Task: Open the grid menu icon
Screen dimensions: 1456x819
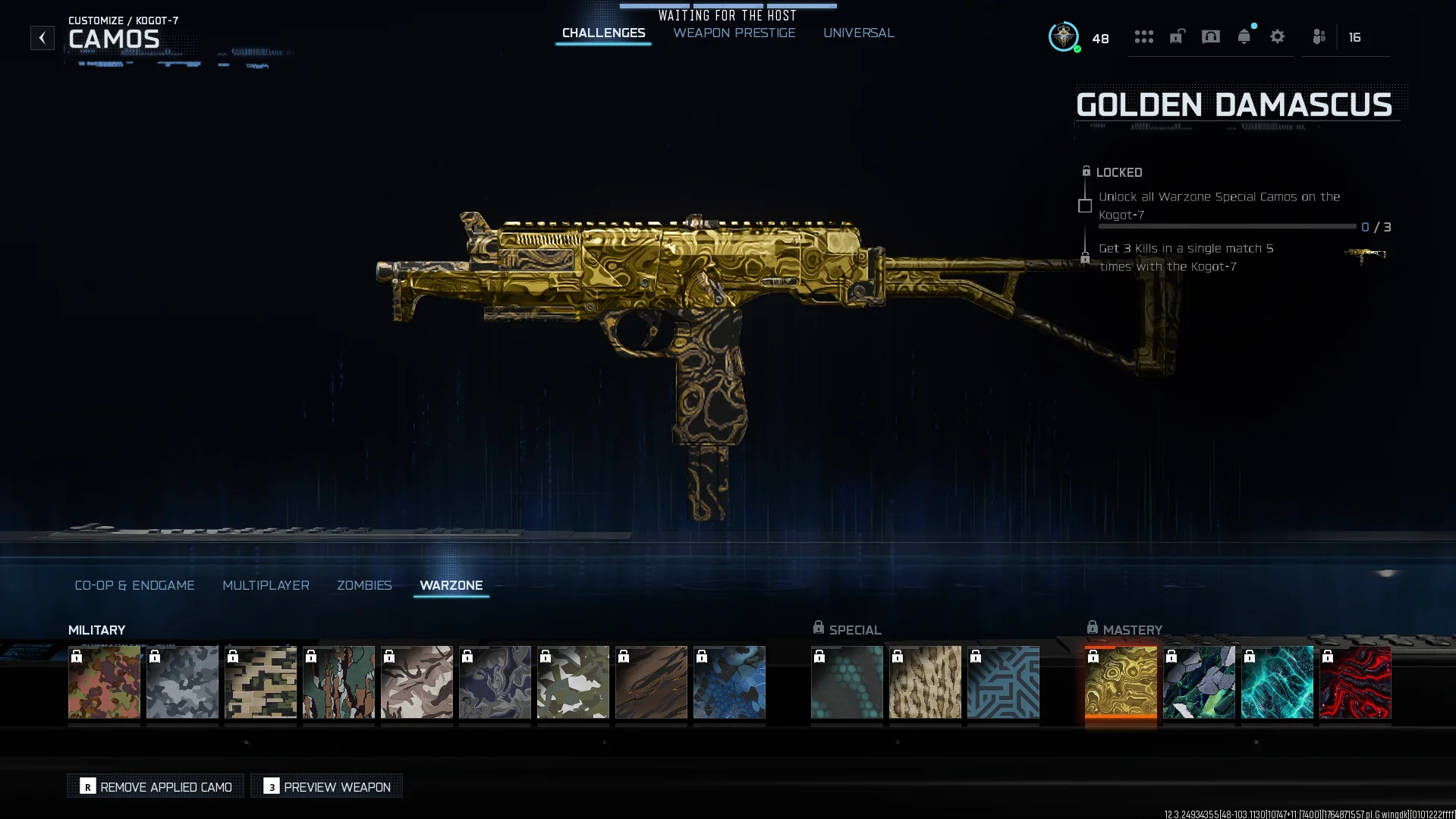Action: (x=1143, y=37)
